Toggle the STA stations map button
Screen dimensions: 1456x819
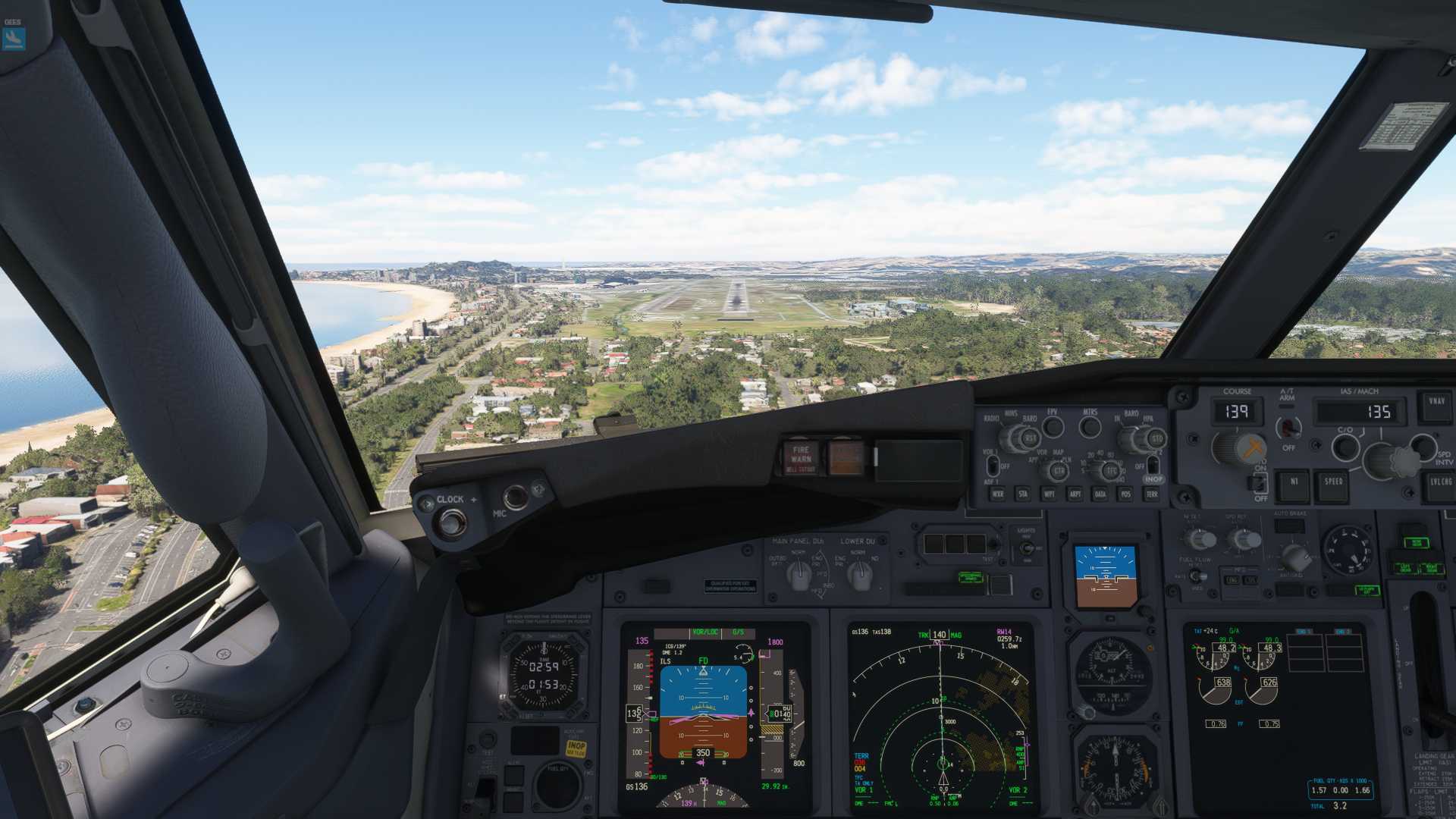pos(1023,494)
